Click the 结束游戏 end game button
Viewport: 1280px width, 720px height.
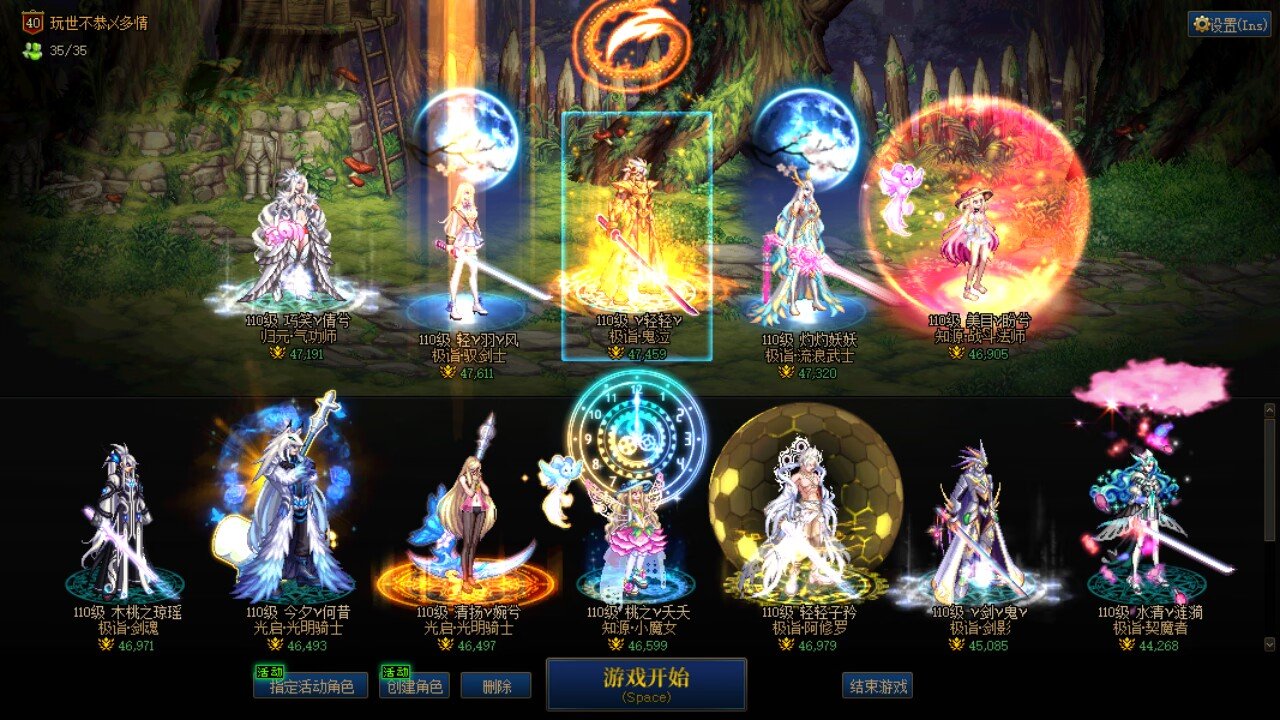[875, 685]
